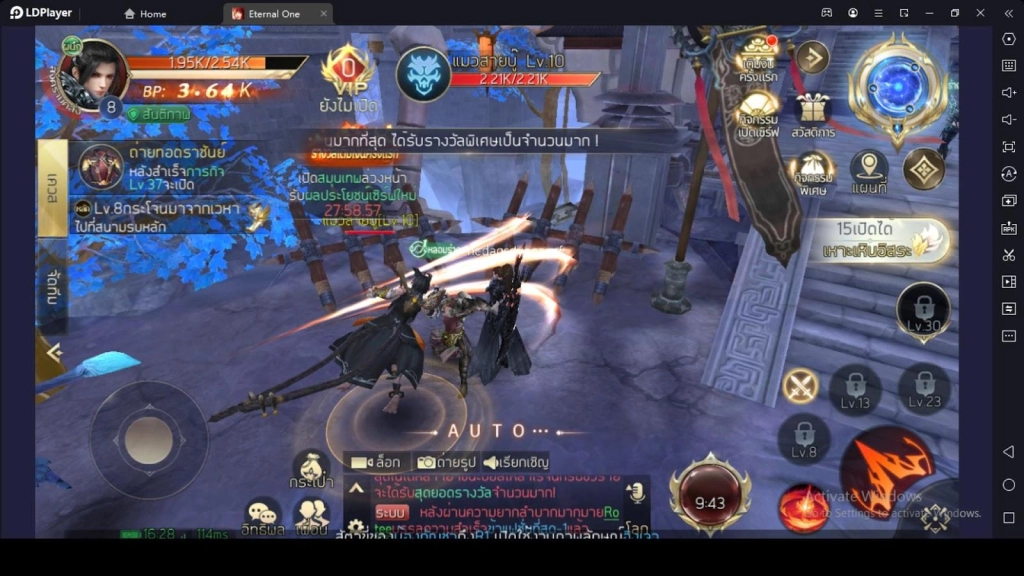Screen dimensions: 1024x576
Task: Click the blue orb minimap
Action: click(897, 85)
